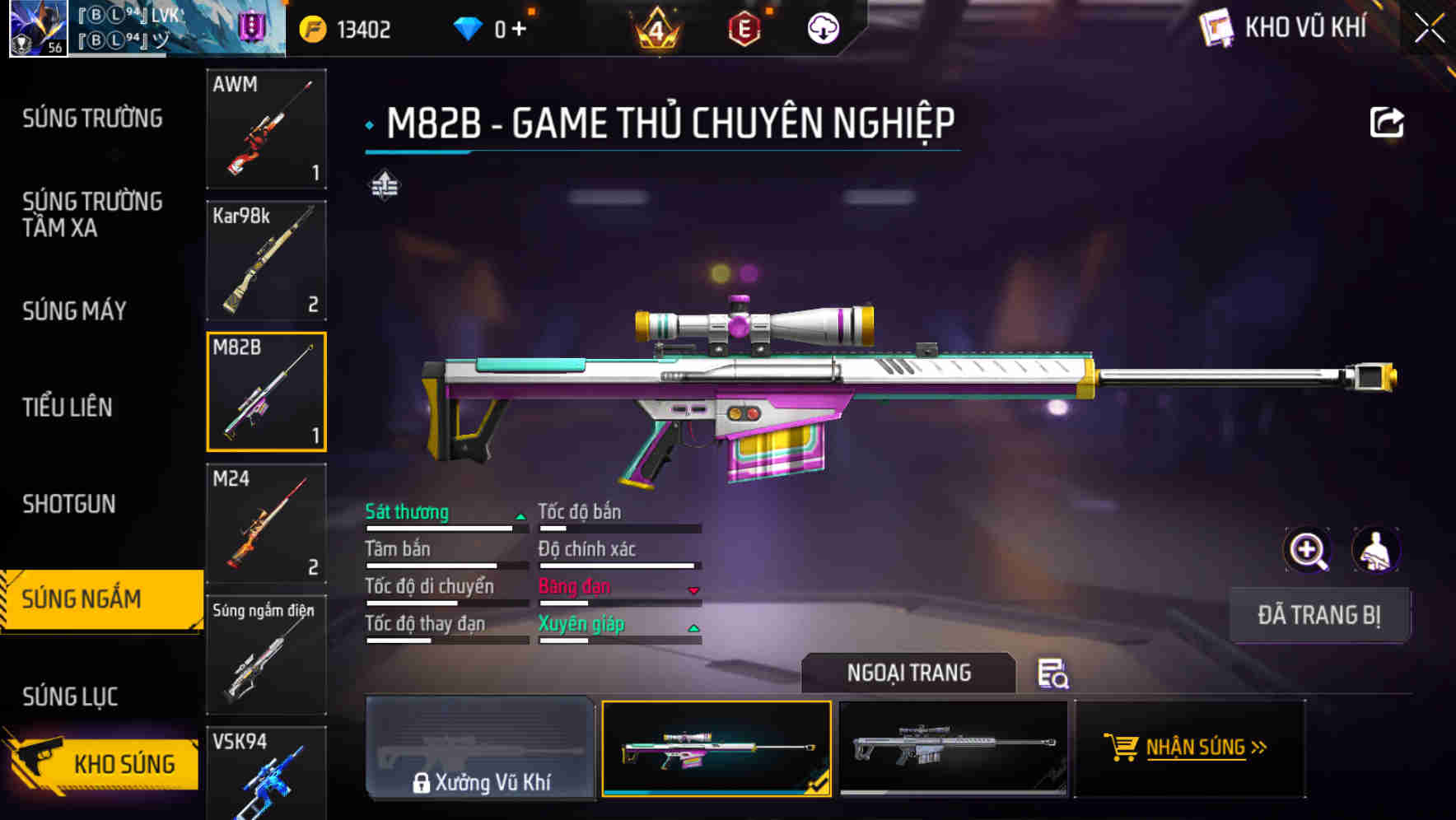Expand the Xuyên giáp stat arrow
Screen dimensions: 1456x820
click(x=694, y=627)
